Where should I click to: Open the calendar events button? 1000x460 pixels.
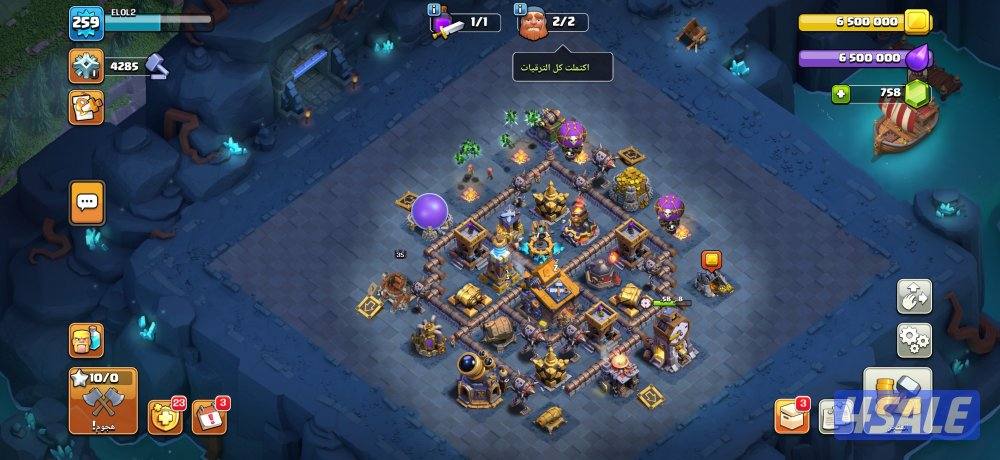point(208,416)
